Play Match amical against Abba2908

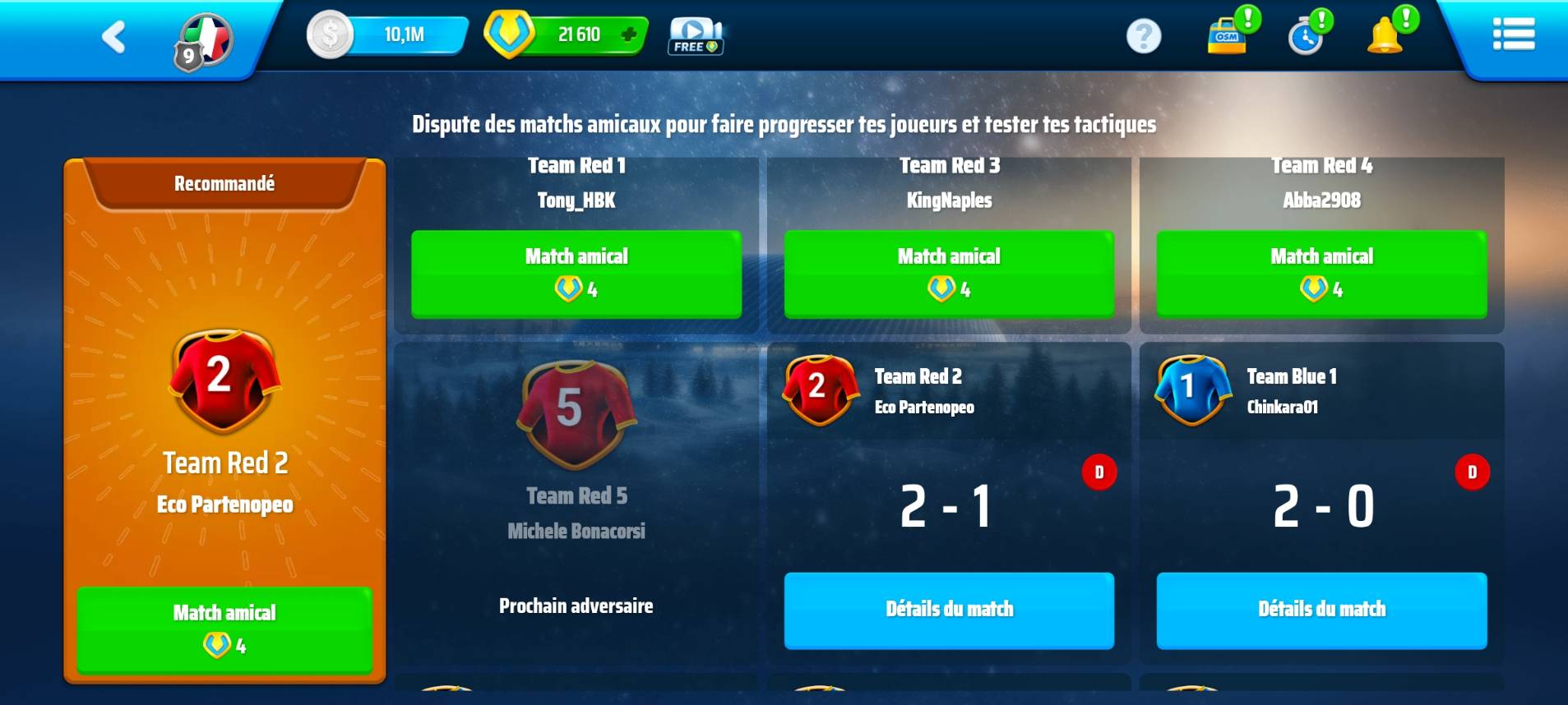click(1321, 274)
